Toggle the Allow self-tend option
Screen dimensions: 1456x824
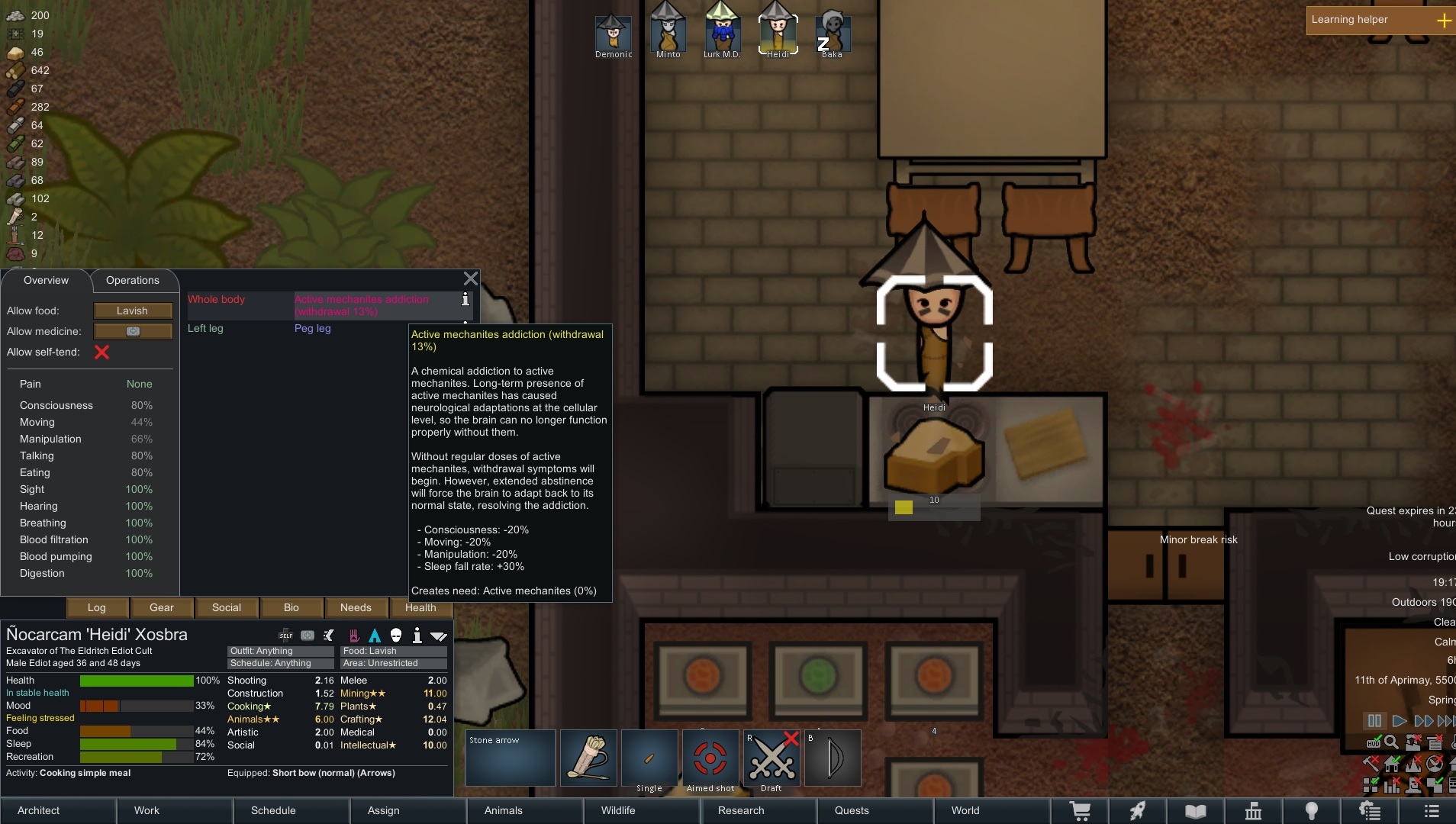click(101, 352)
